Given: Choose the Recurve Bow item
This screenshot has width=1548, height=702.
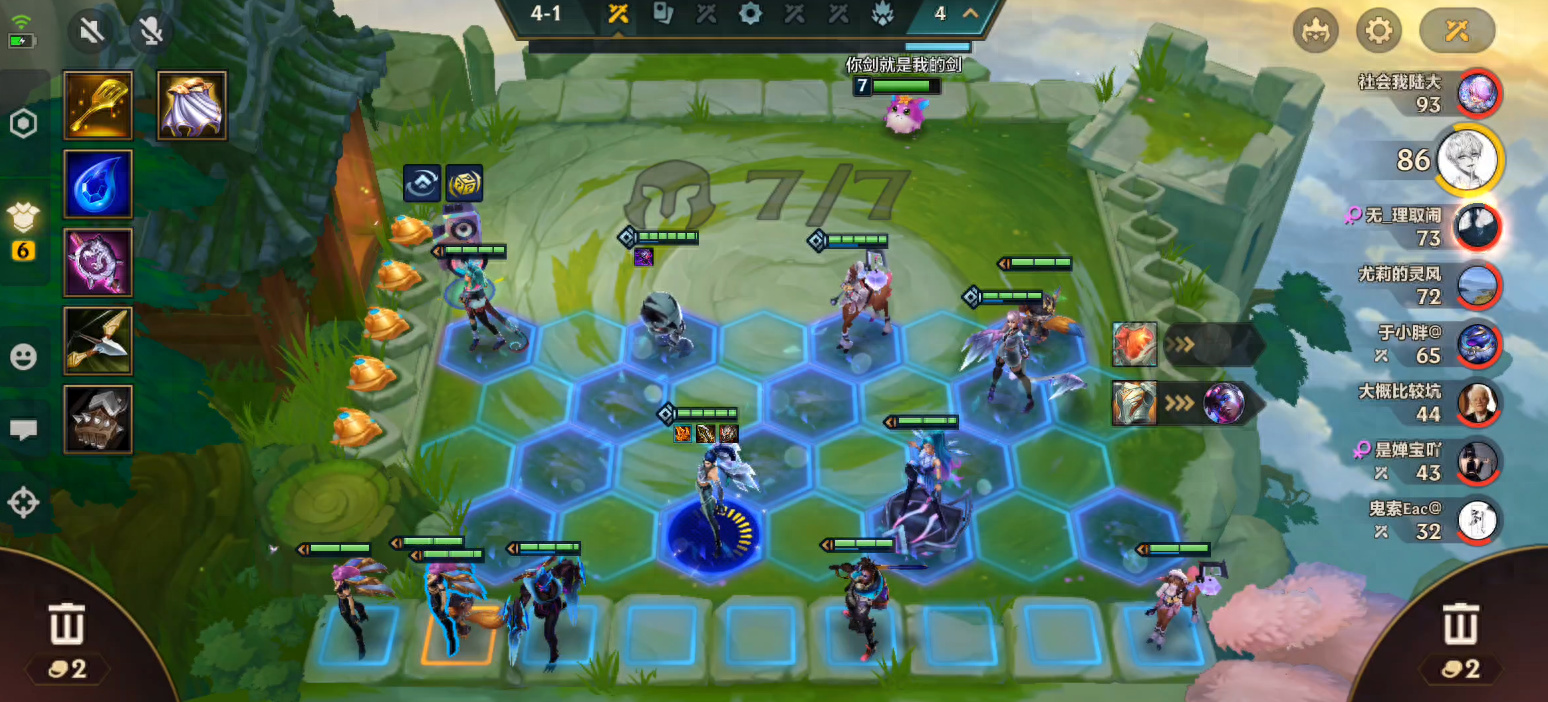Looking at the screenshot, I should [x=98, y=341].
